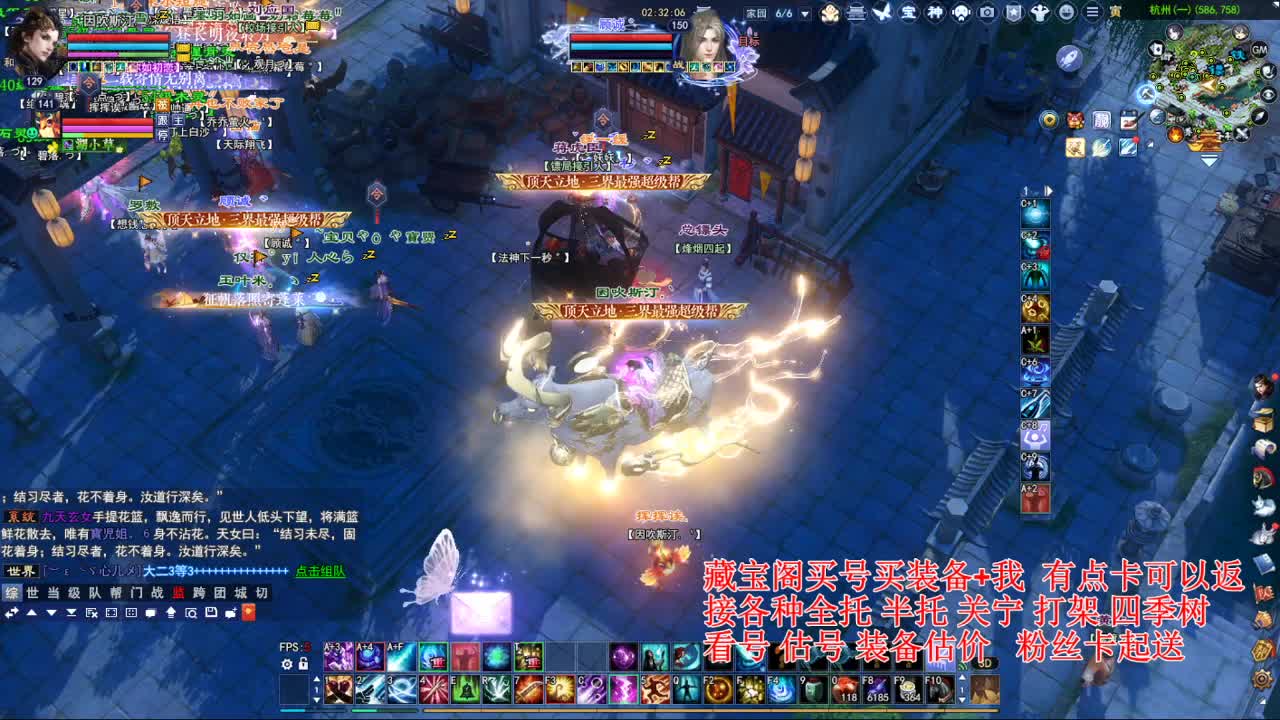Click the save chat log icon under the chat window

[x=211, y=613]
